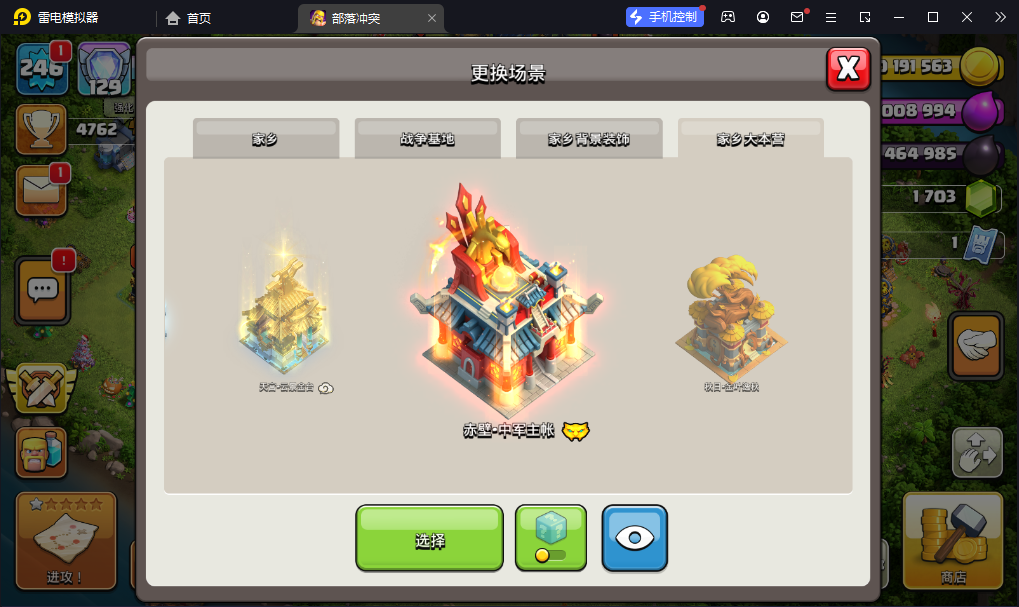
Task: Start an attack with 进攻 button
Action: (66, 540)
